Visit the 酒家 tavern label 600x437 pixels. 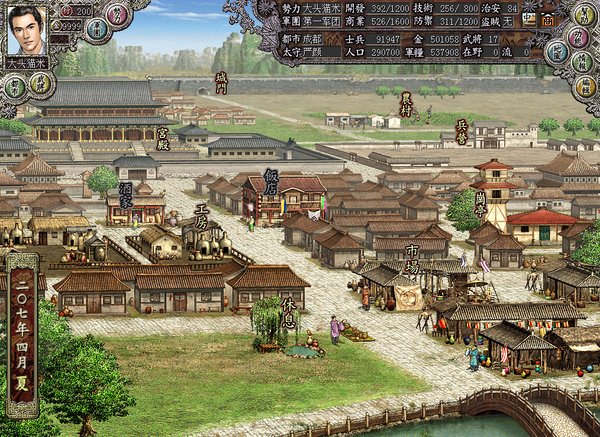pyautogui.click(x=126, y=195)
